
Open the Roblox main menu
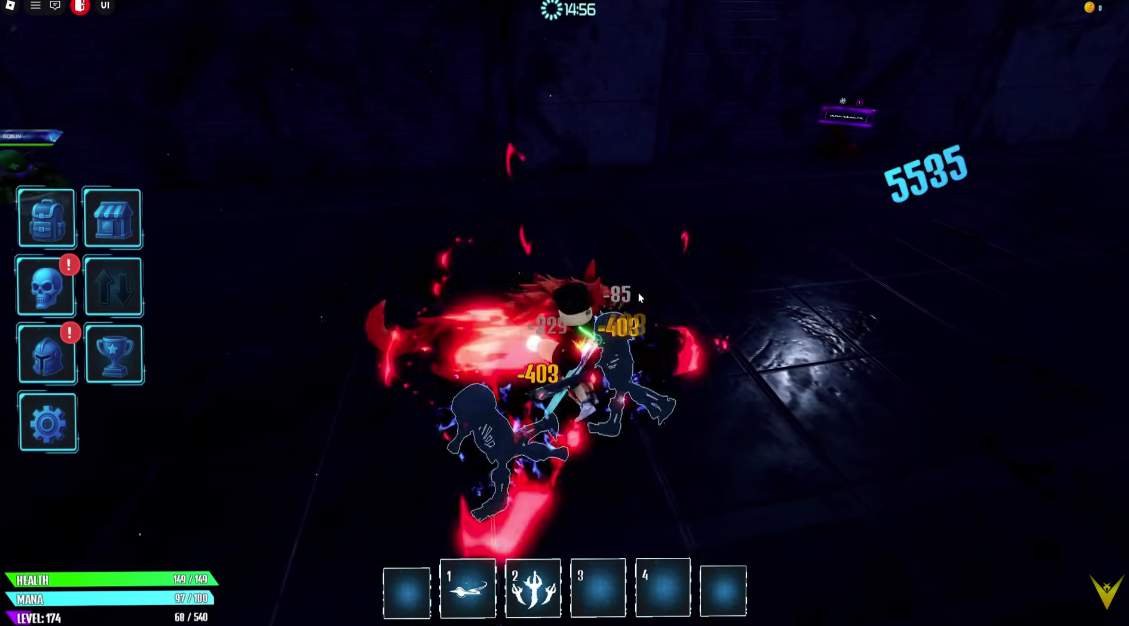point(11,6)
